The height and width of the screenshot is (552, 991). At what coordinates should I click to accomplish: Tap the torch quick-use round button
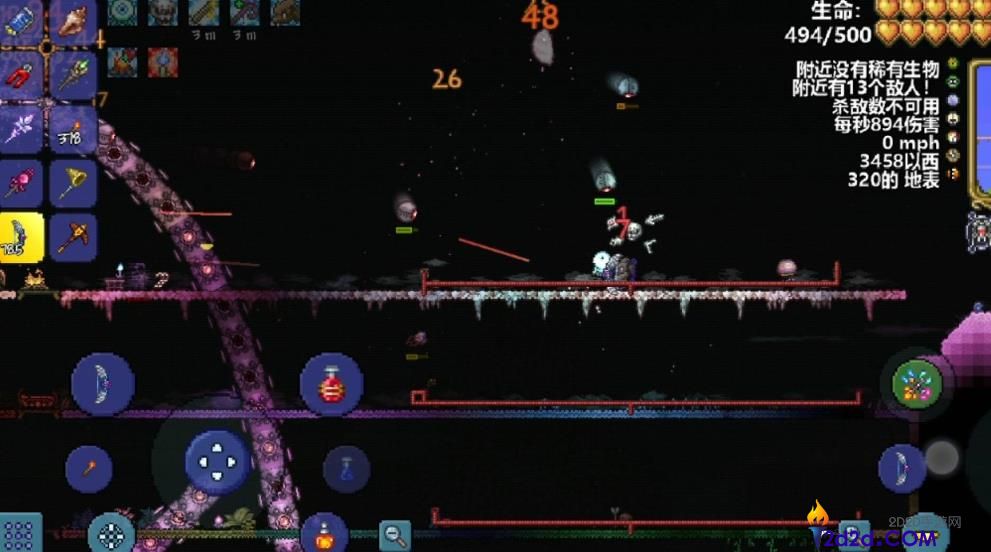[x=88, y=468]
